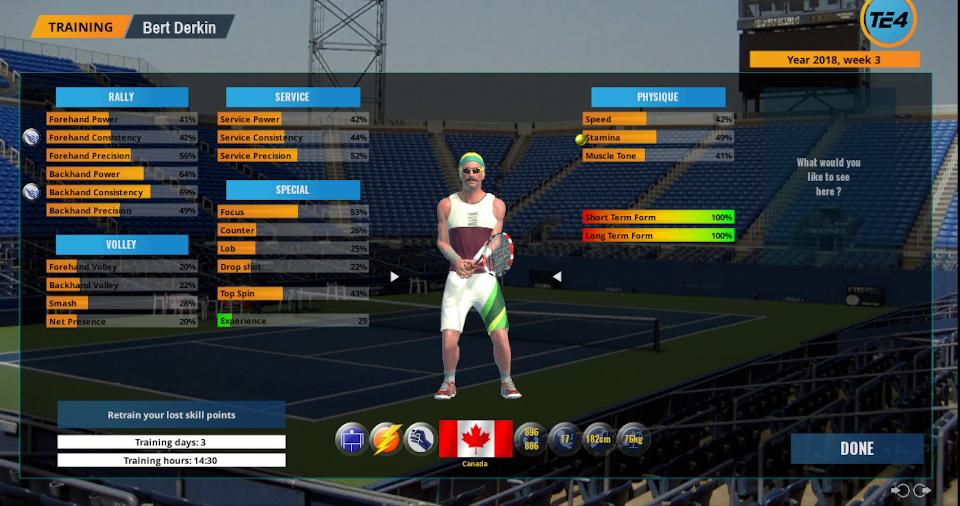
Task: Choose the Top Spin skill bar
Action: click(x=293, y=293)
